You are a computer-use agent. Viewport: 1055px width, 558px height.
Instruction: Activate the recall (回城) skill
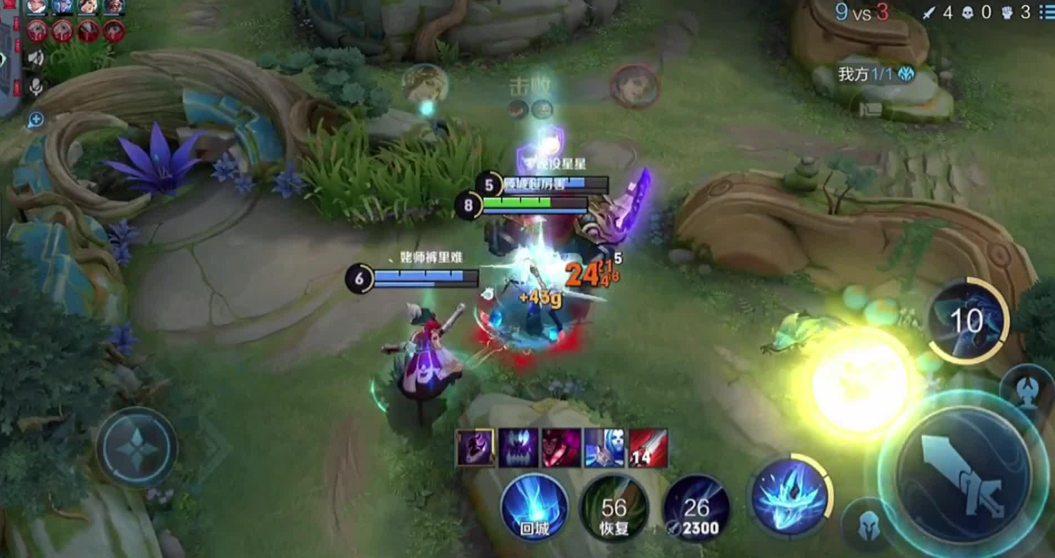click(x=534, y=508)
